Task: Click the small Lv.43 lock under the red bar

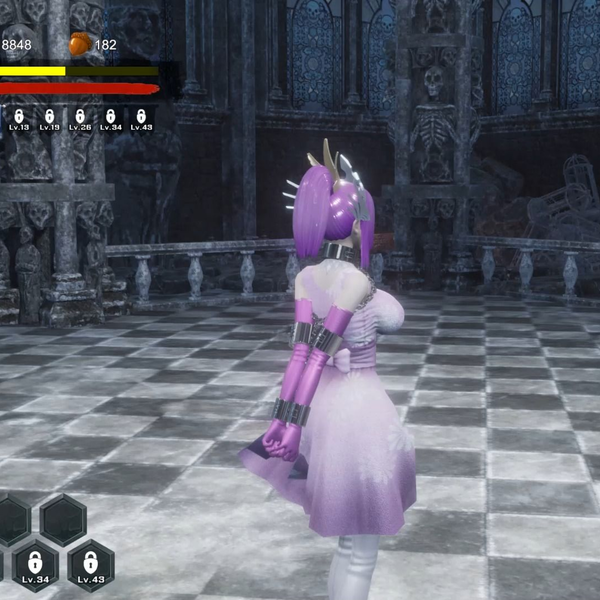Action: [141, 119]
